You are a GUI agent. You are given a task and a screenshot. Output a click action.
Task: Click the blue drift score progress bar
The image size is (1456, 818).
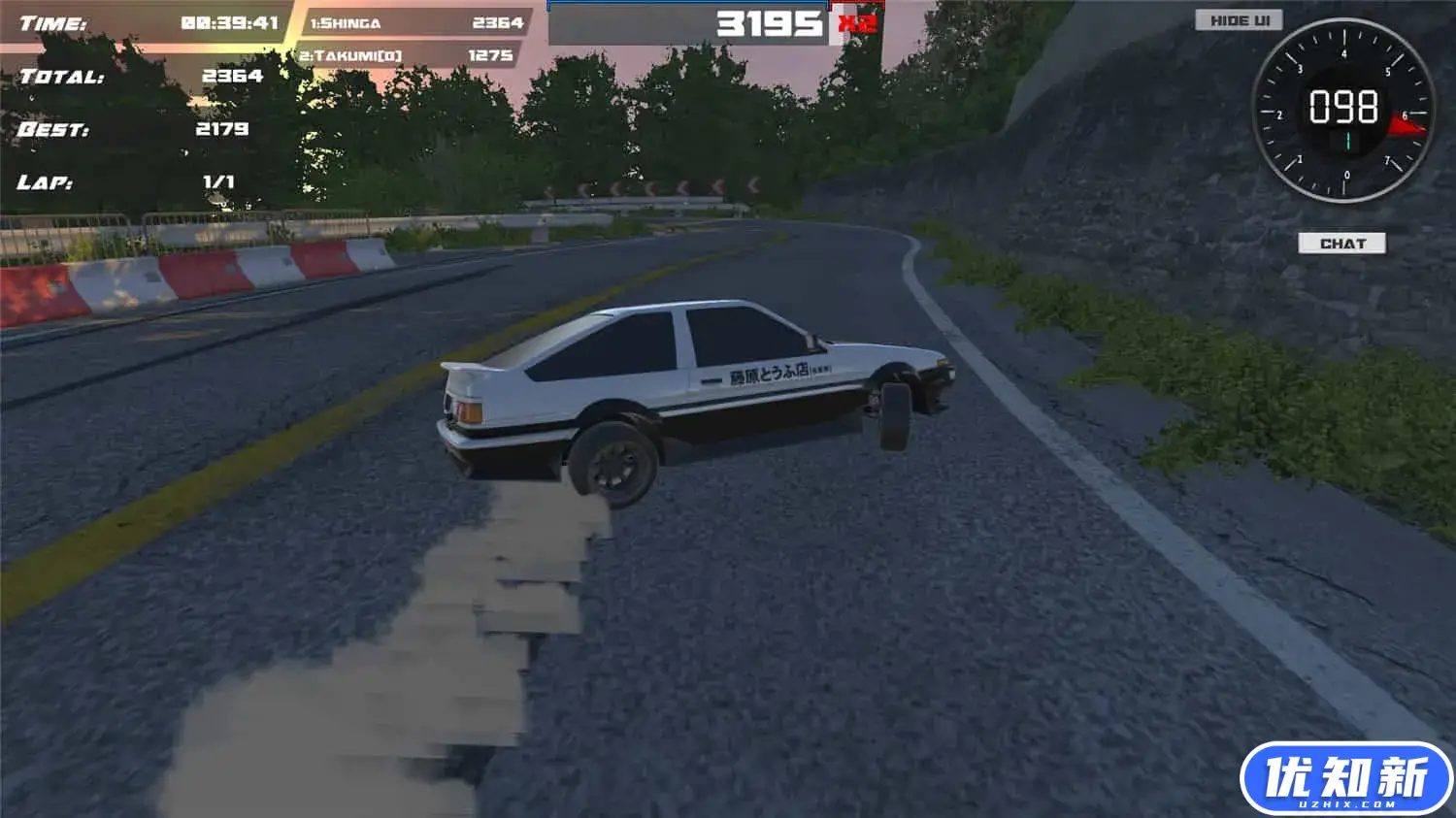[689, 5]
